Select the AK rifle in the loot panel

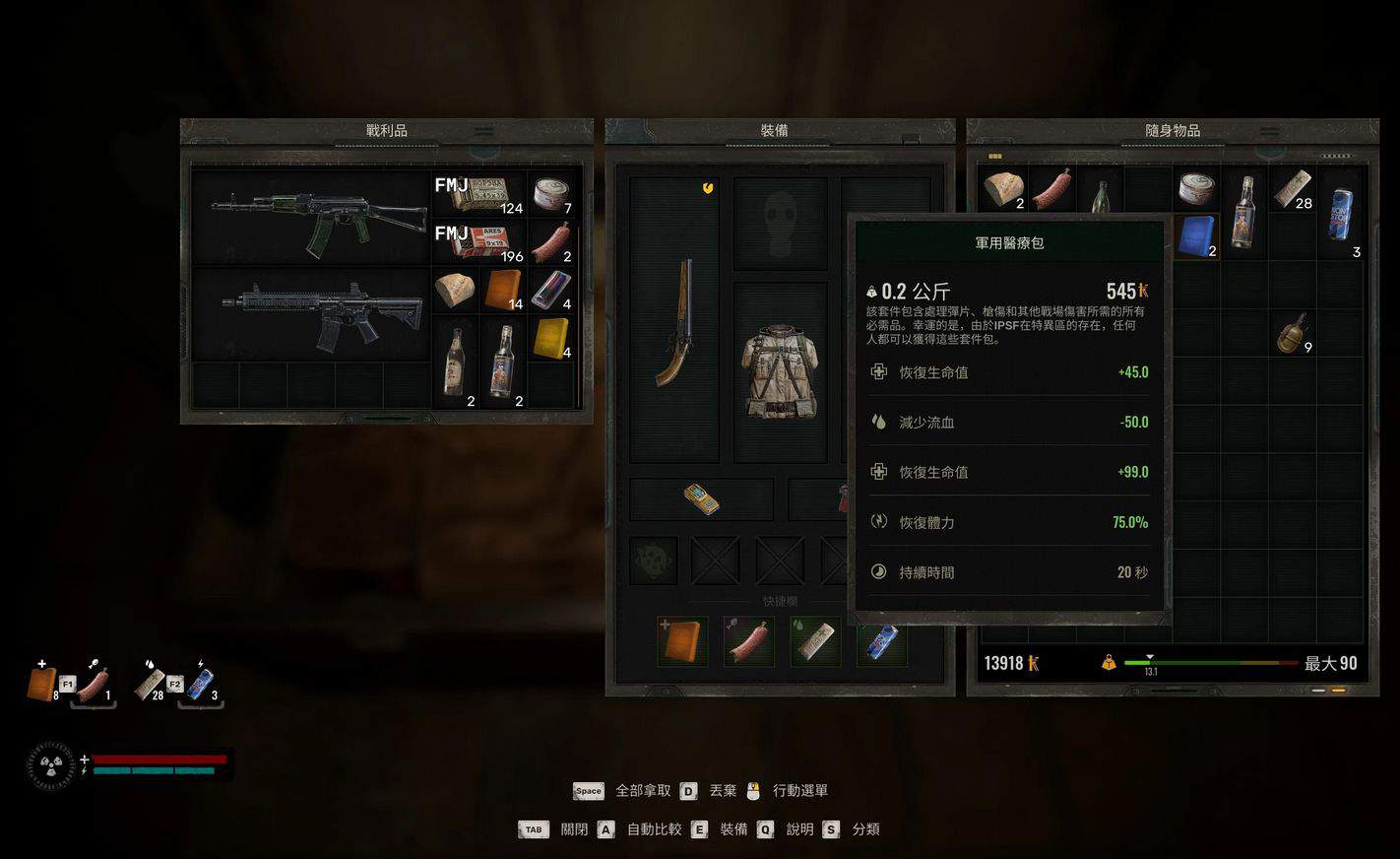(x=310, y=219)
